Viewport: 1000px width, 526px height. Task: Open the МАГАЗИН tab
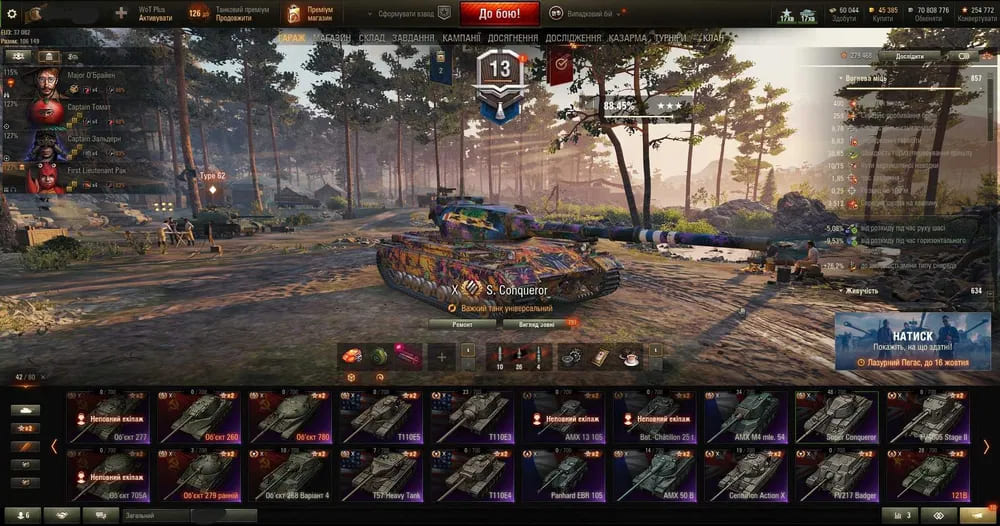pos(331,38)
